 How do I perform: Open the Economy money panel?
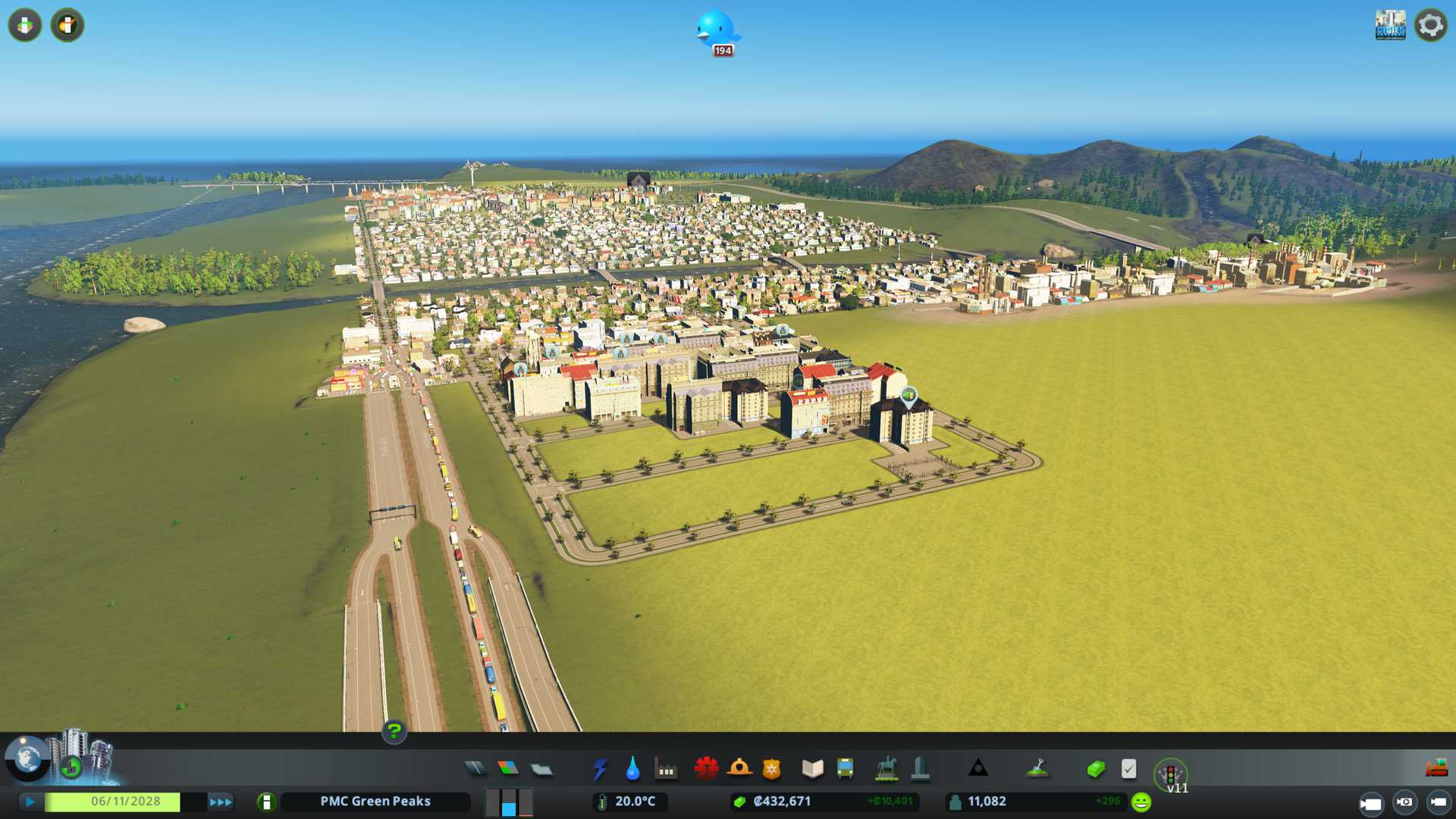tap(1096, 769)
